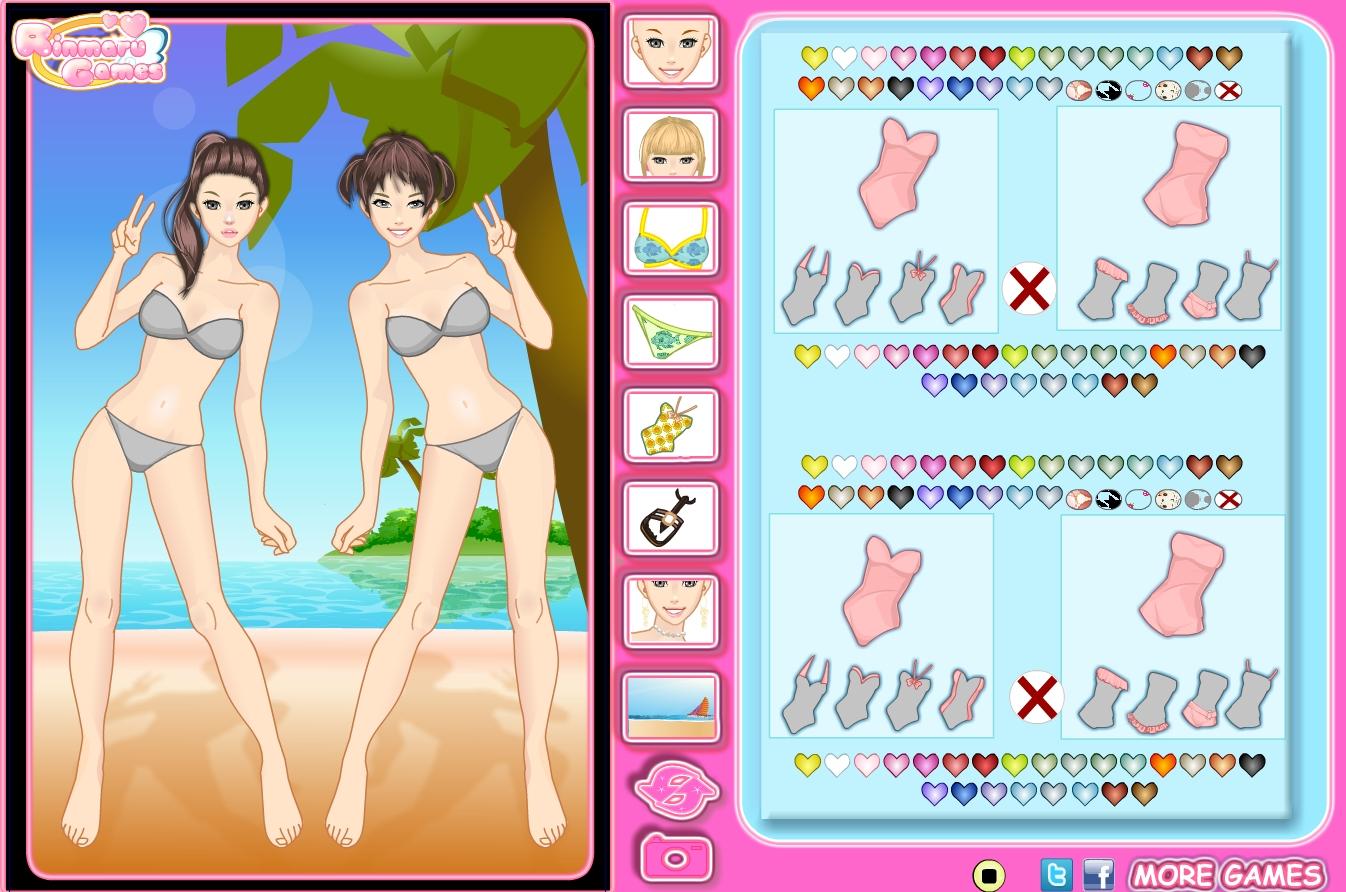Image resolution: width=1346 pixels, height=892 pixels.
Task: Select the bikini top category
Action: click(x=671, y=239)
